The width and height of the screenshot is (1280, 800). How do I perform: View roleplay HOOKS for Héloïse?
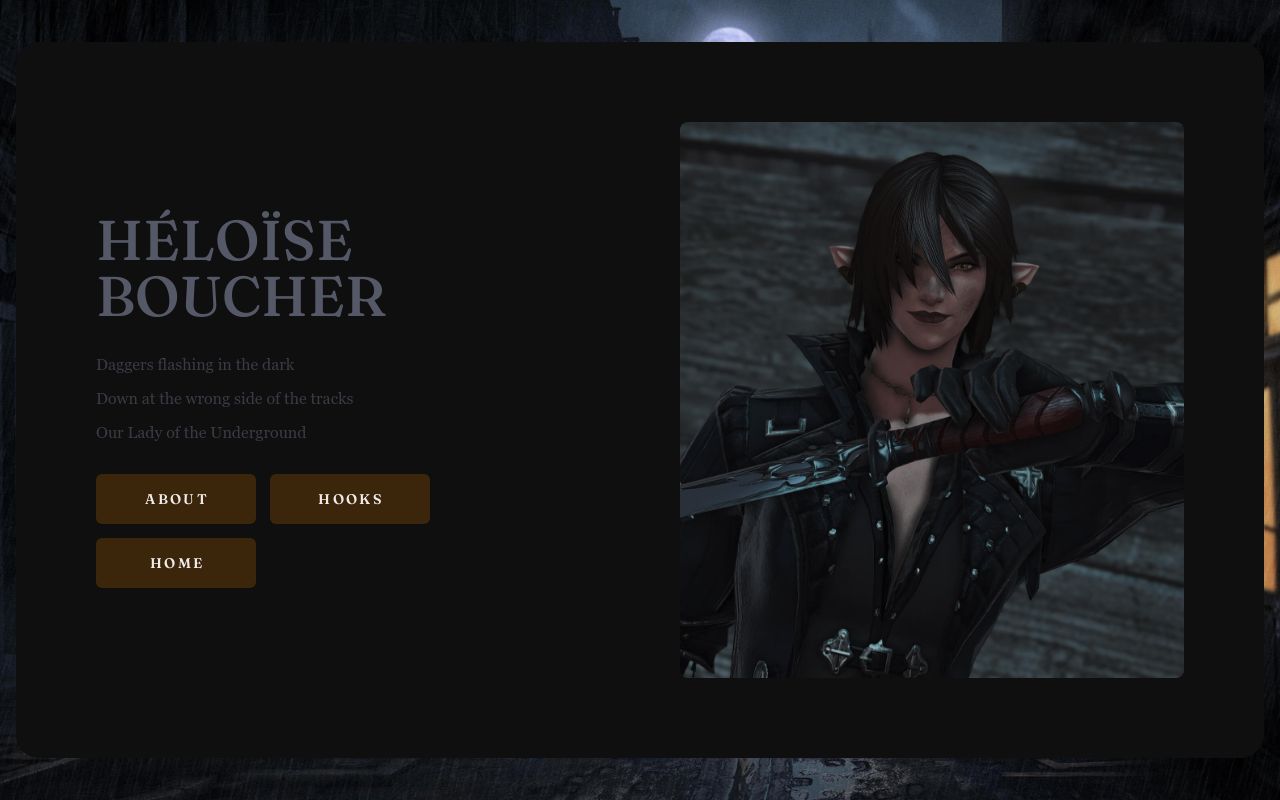click(x=350, y=499)
